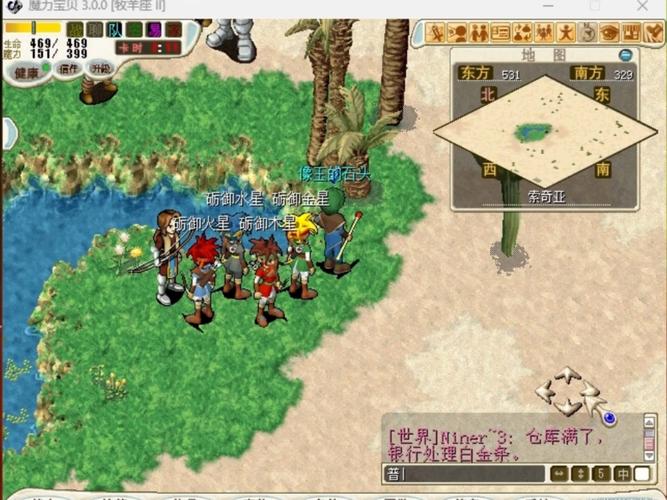Click the horizontal arrows chat resize button
The image size is (667, 500).
[x=560, y=473]
